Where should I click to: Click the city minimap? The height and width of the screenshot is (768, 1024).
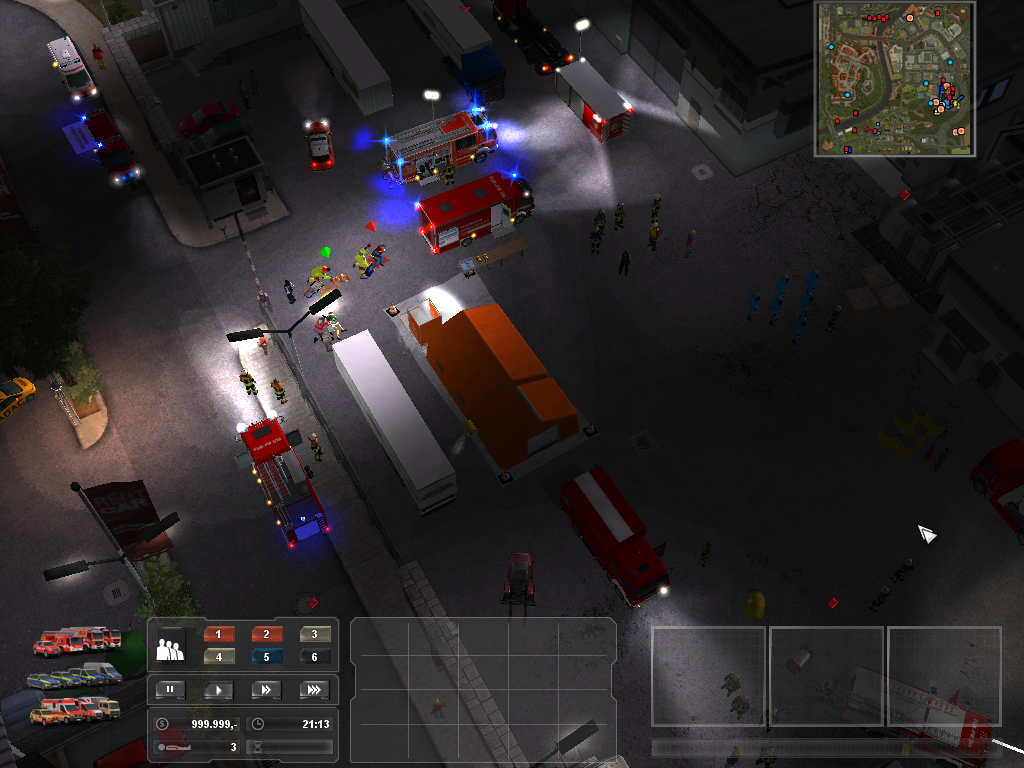895,78
